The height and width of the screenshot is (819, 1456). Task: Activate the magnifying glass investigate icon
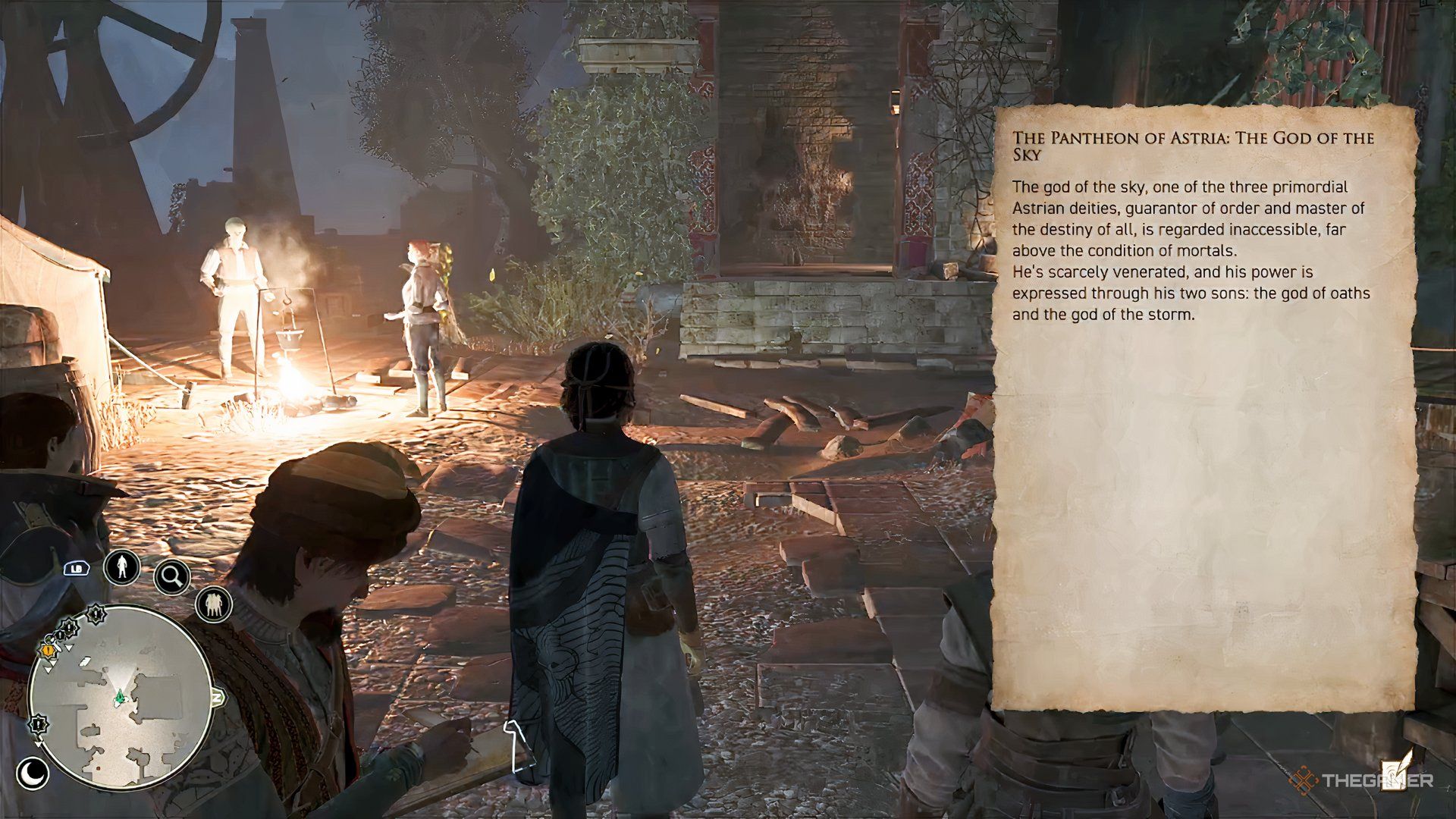172,578
